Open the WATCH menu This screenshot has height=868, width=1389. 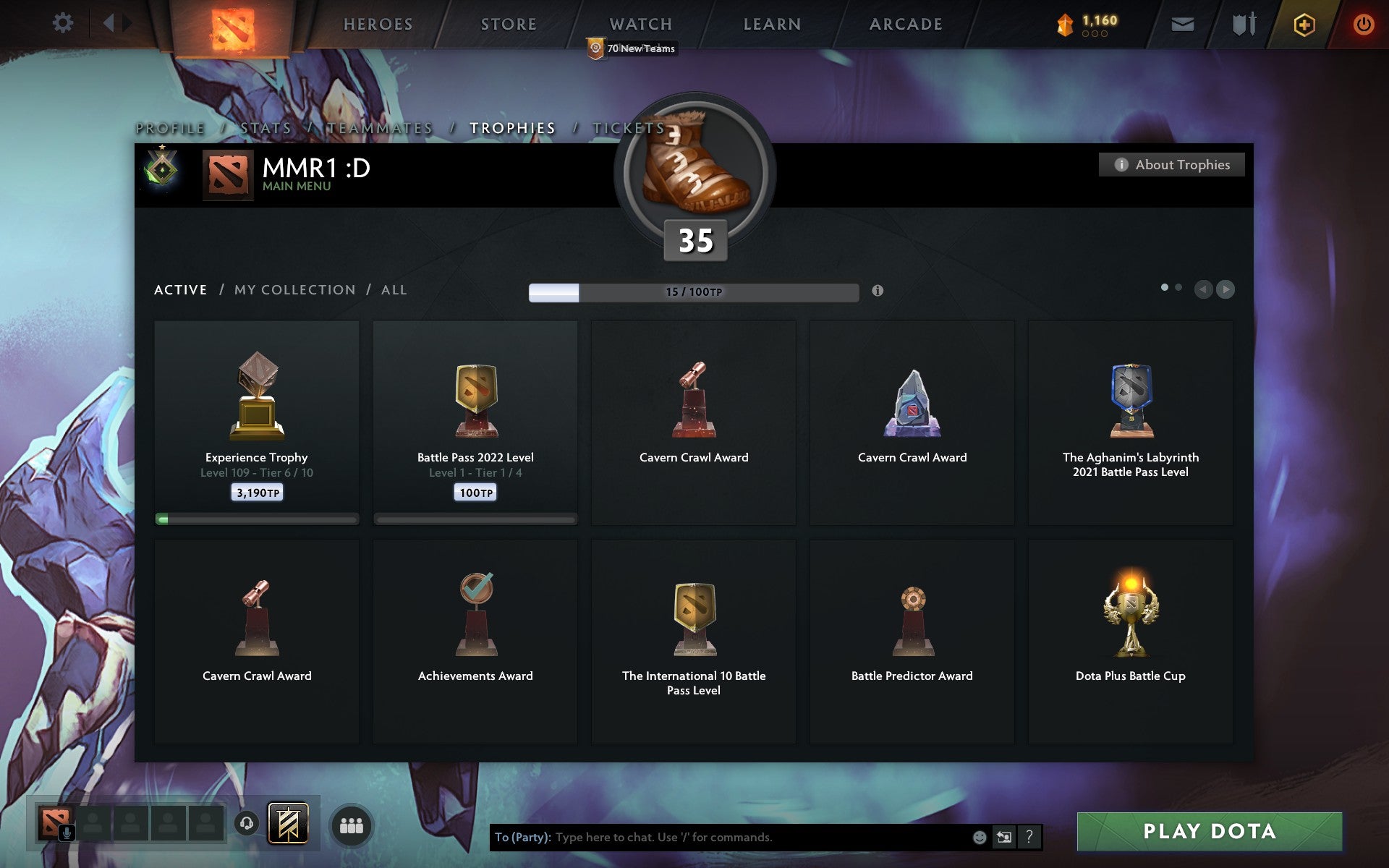(640, 24)
